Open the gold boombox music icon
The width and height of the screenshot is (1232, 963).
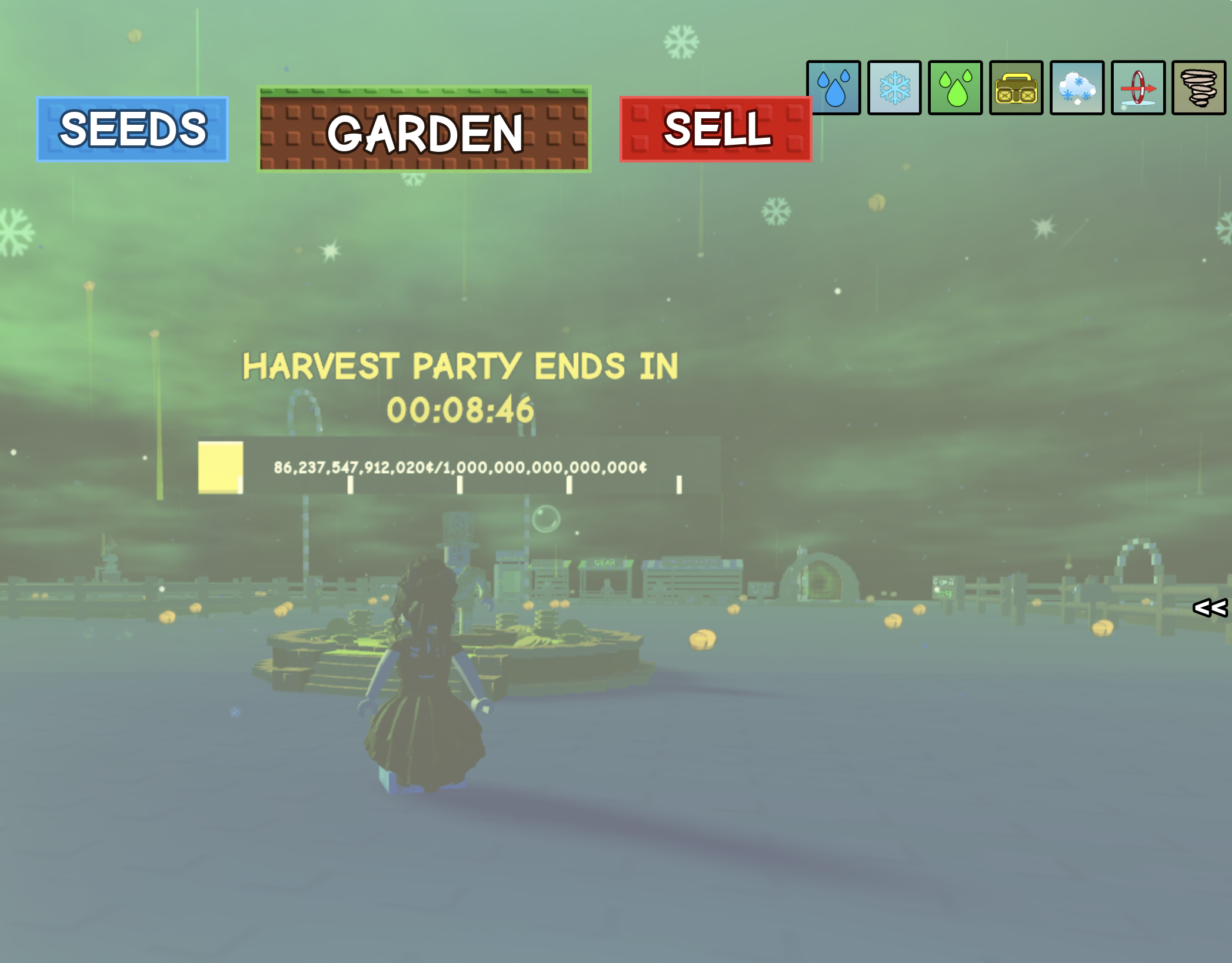[x=1017, y=87]
